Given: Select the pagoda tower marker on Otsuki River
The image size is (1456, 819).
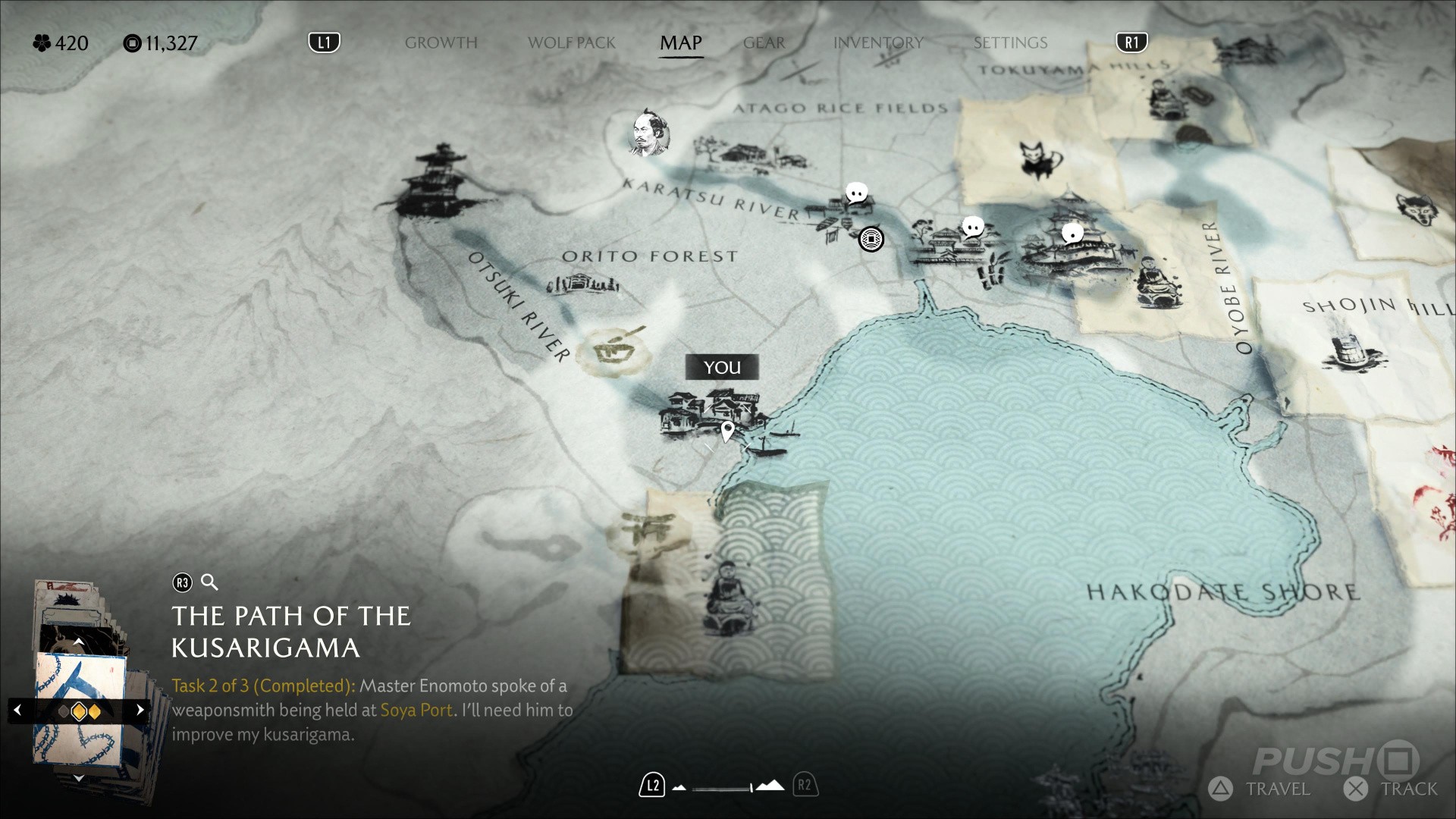Looking at the screenshot, I should tap(442, 180).
